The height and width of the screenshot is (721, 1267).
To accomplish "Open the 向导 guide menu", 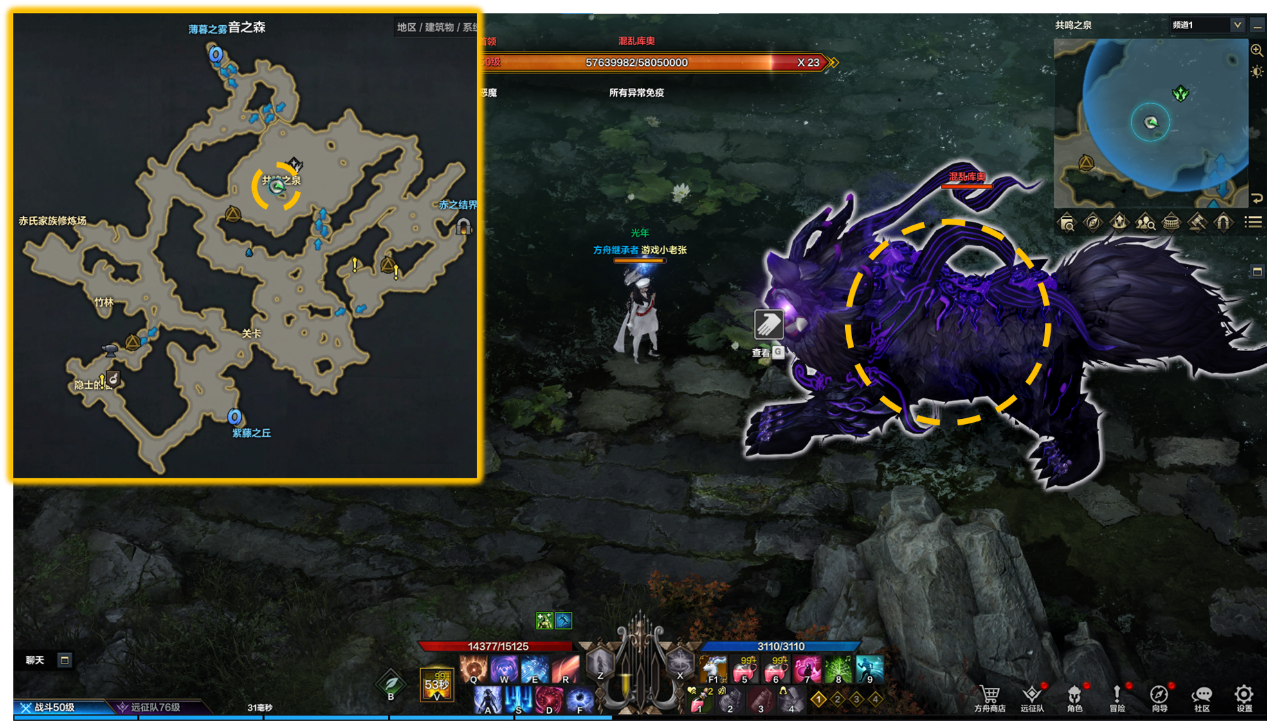I will 1159,695.
